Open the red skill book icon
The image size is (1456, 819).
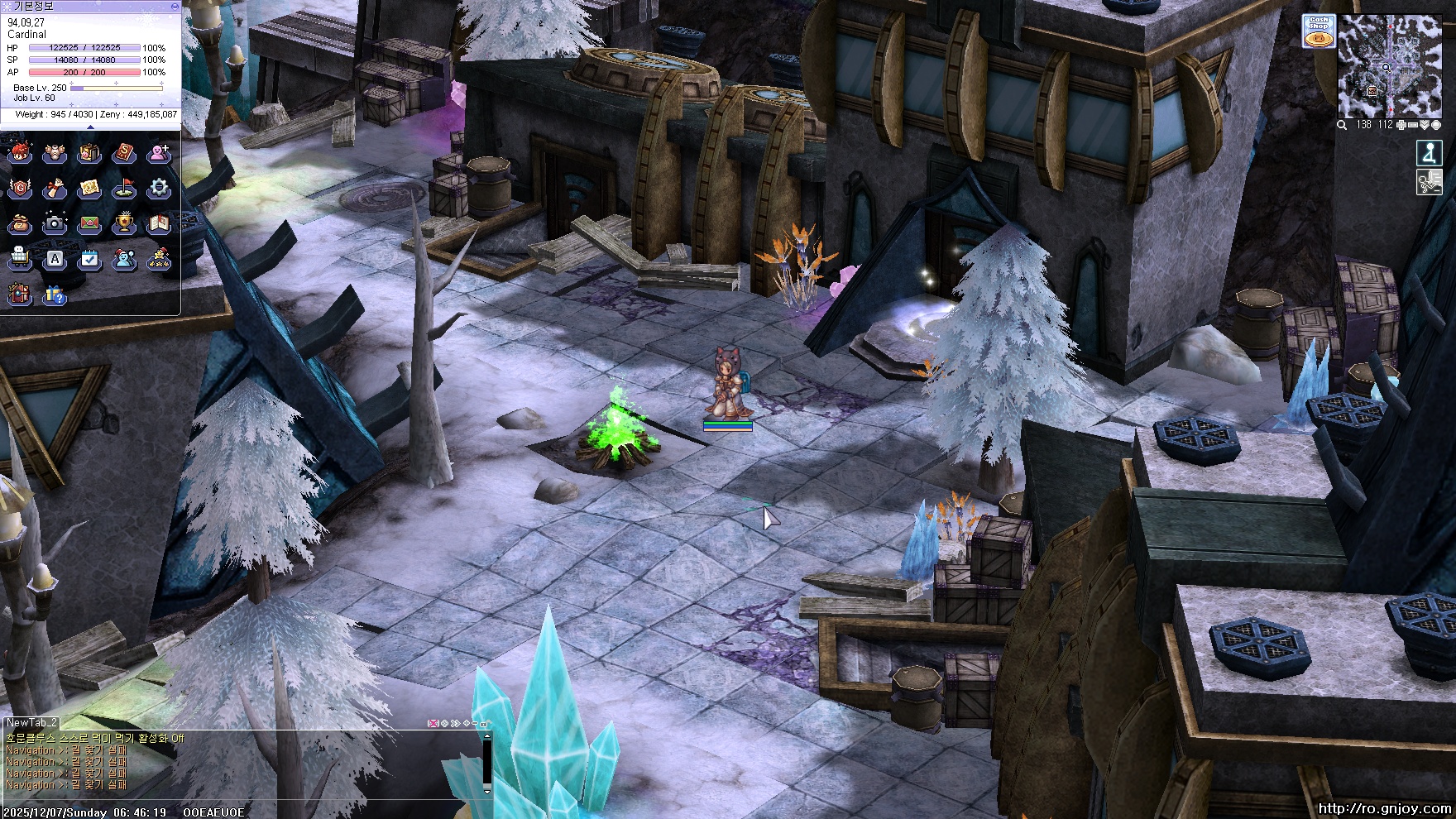point(124,154)
